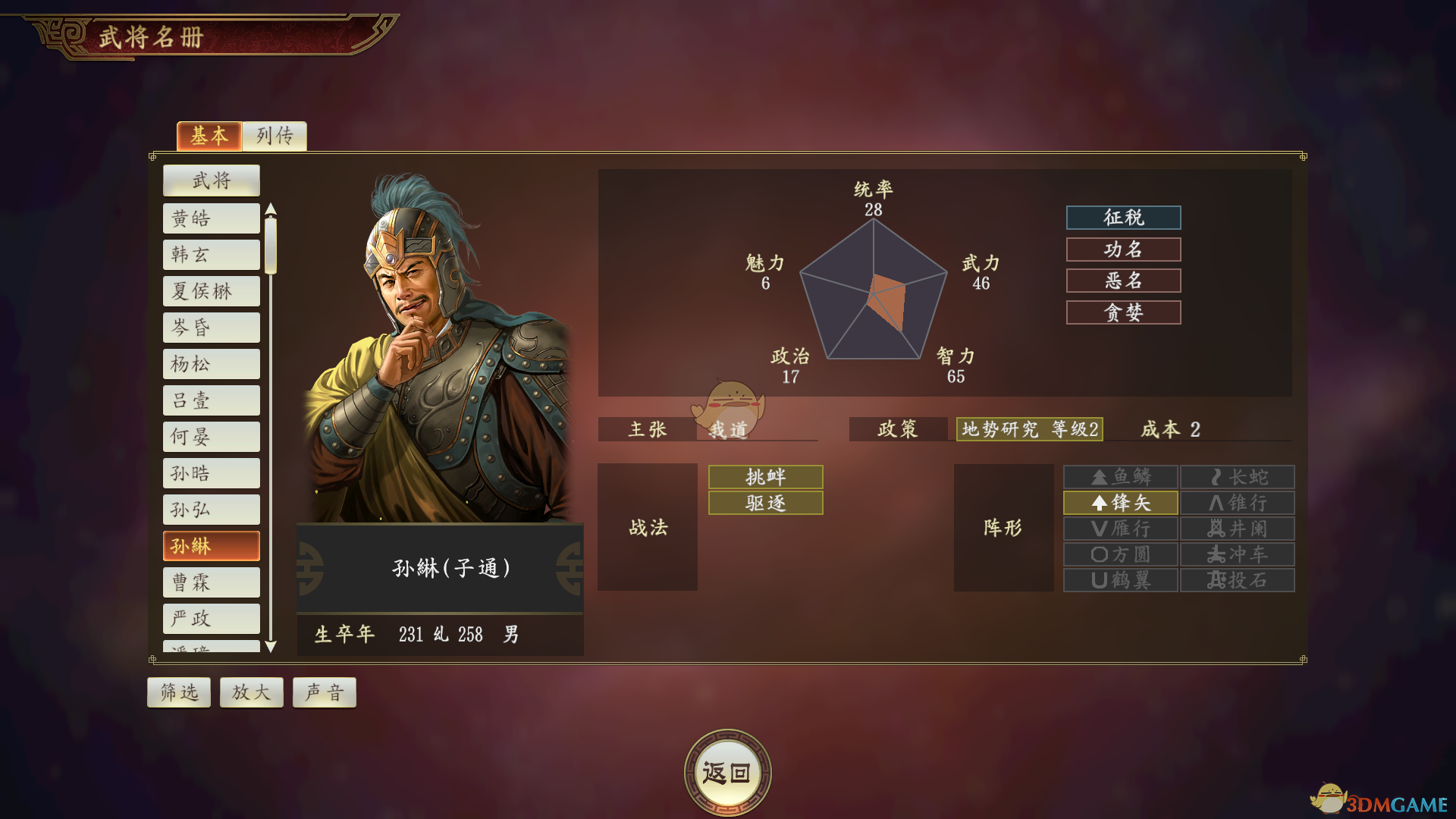The width and height of the screenshot is (1456, 819).
Task: Toggle the 恶名 (infamy) trait label
Action: (1123, 281)
